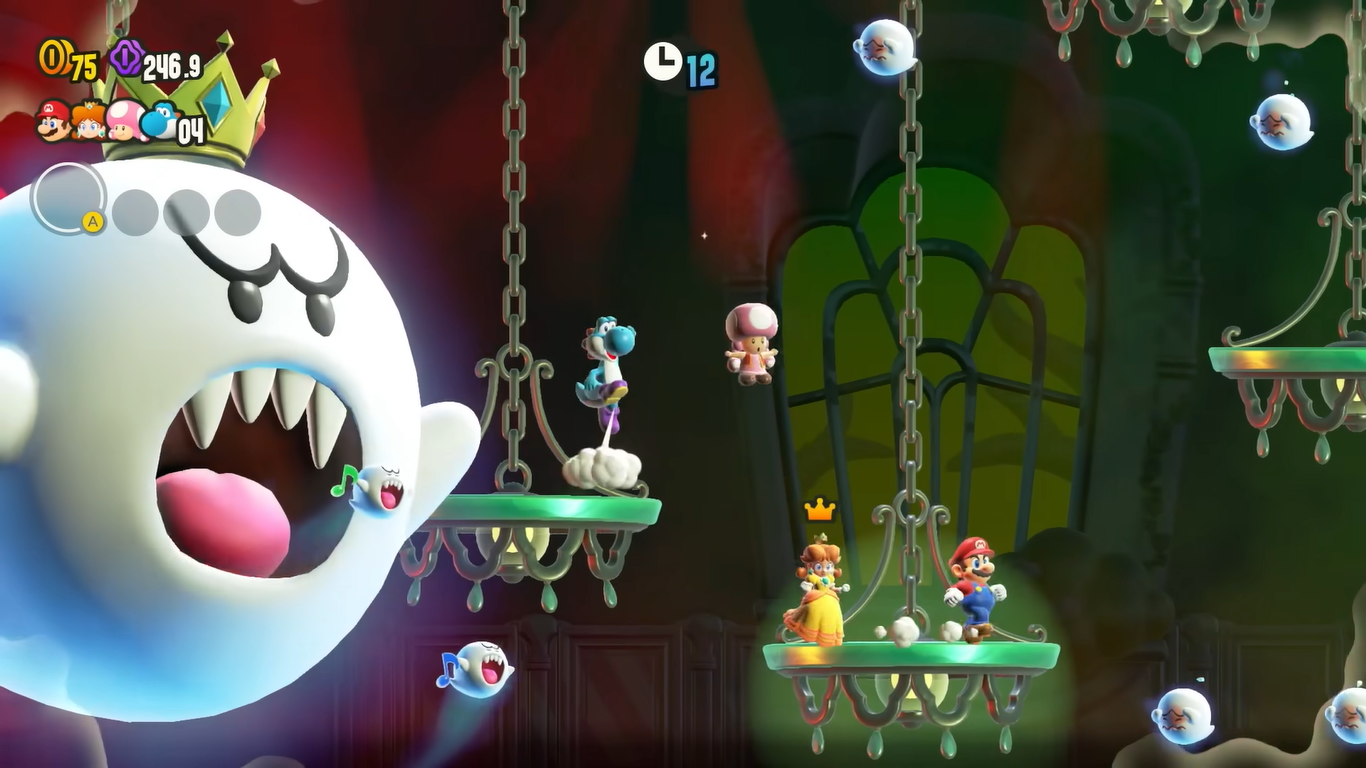The width and height of the screenshot is (1366, 768).
Task: Activate the large empty badge ring
Action: click(x=68, y=198)
